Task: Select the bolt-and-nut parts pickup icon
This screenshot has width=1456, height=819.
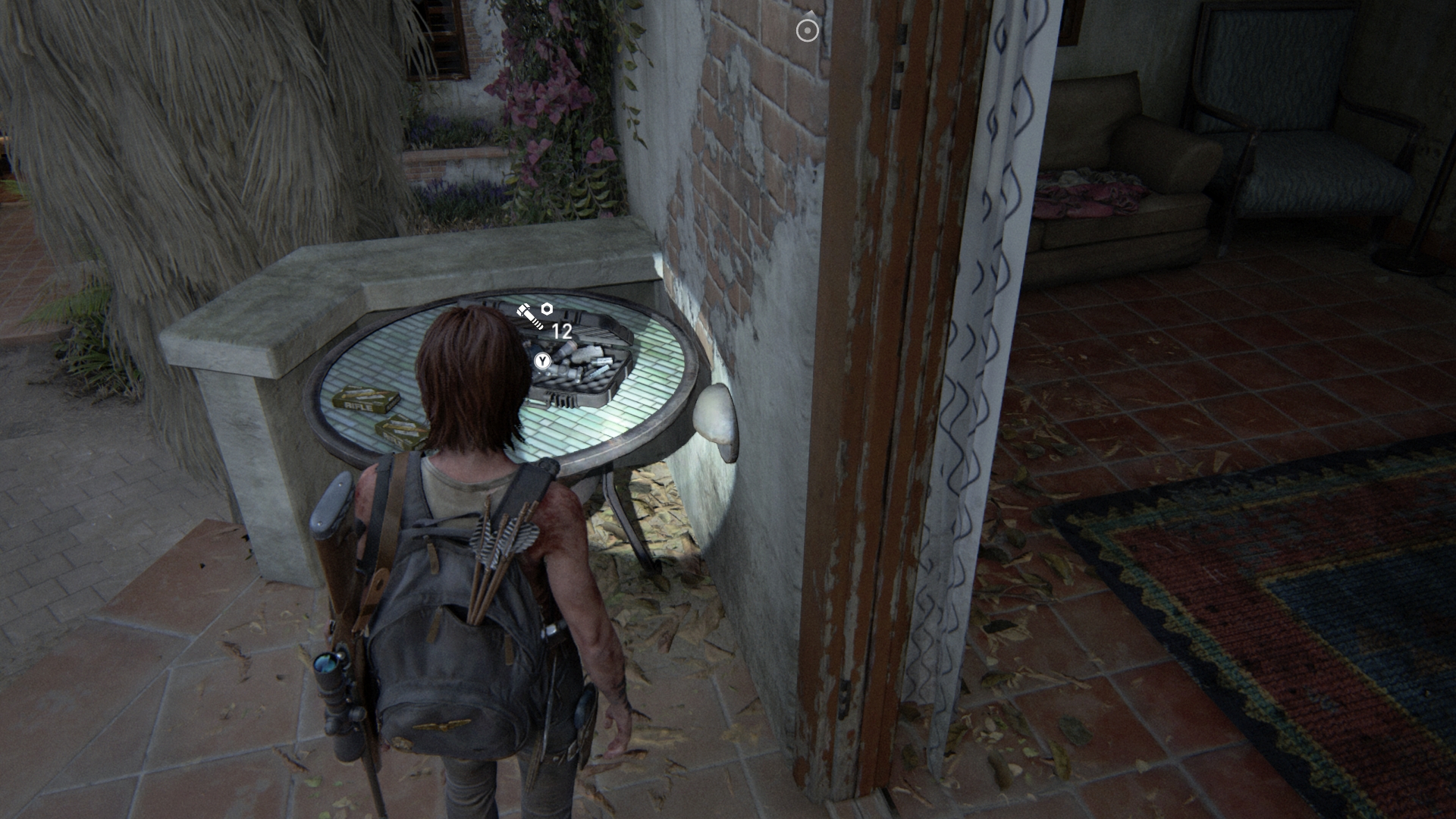Action: (535, 315)
